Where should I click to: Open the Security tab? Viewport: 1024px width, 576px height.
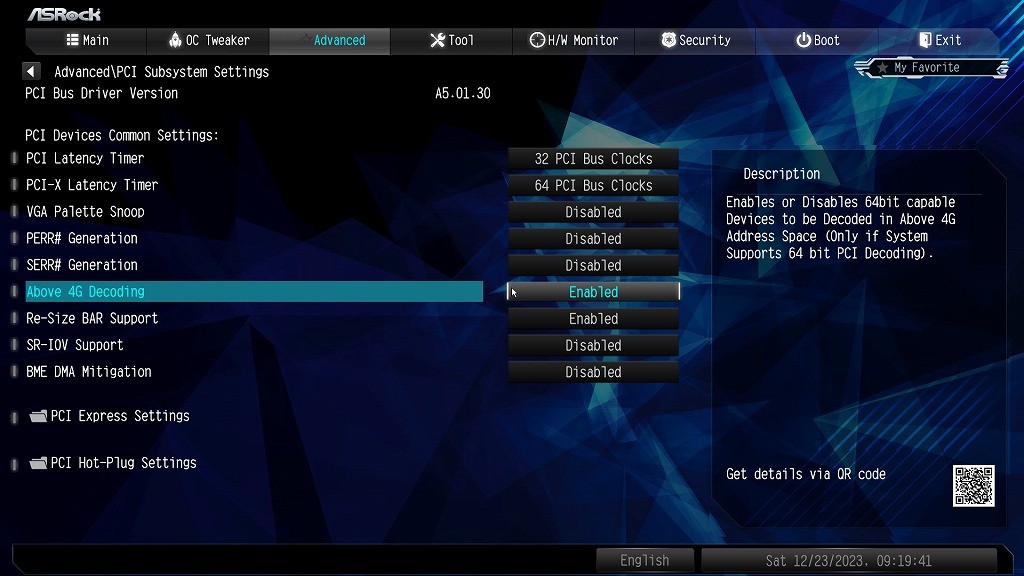(x=695, y=40)
